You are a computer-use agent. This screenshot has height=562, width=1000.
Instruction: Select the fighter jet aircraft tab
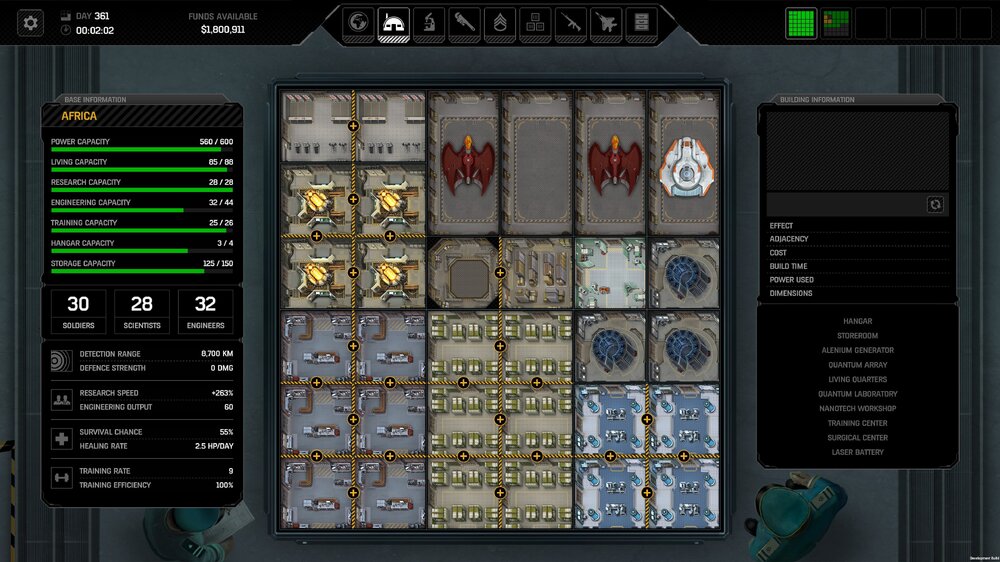pyautogui.click(x=606, y=23)
